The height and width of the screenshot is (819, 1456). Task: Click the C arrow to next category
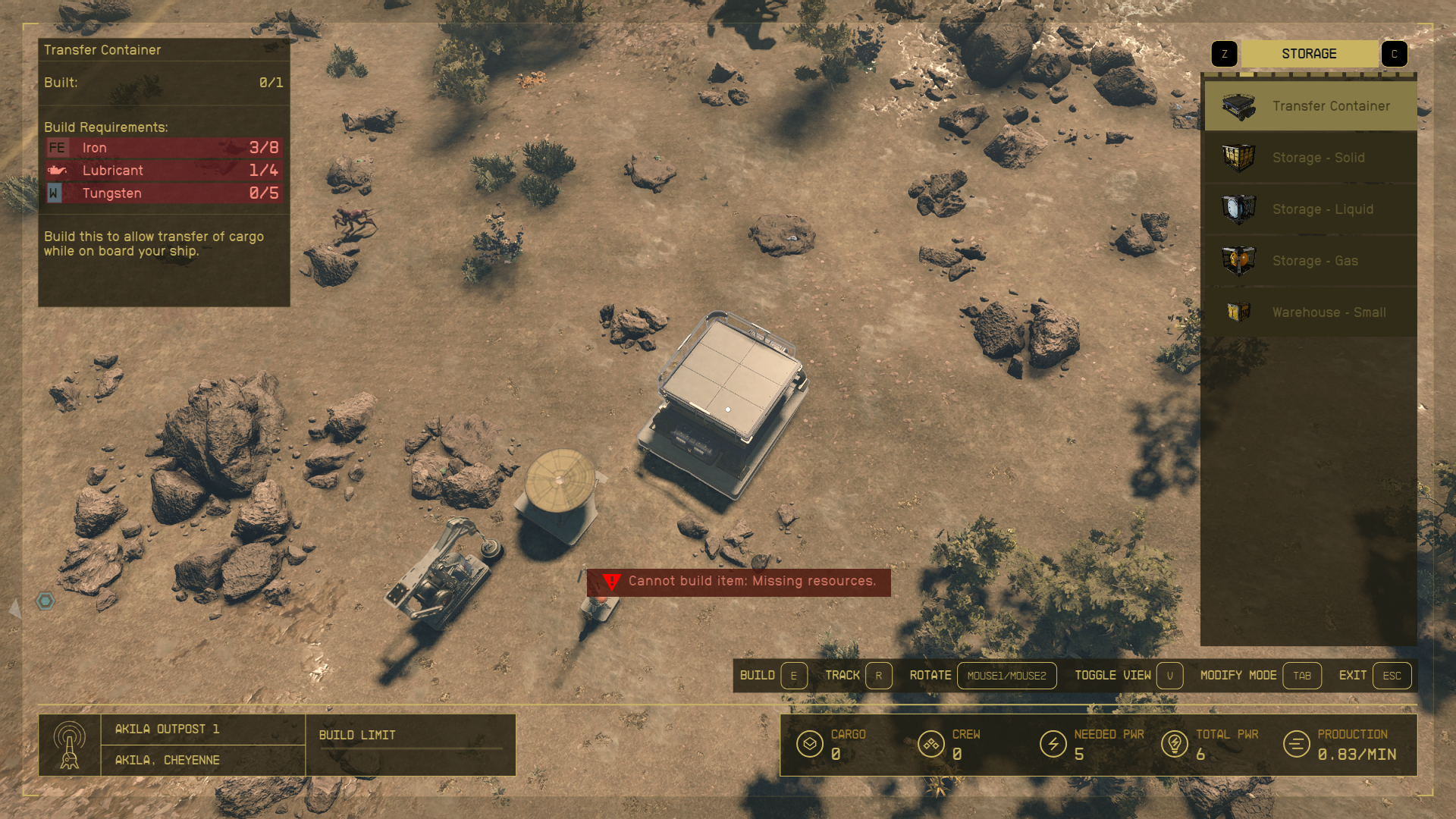coord(1395,53)
